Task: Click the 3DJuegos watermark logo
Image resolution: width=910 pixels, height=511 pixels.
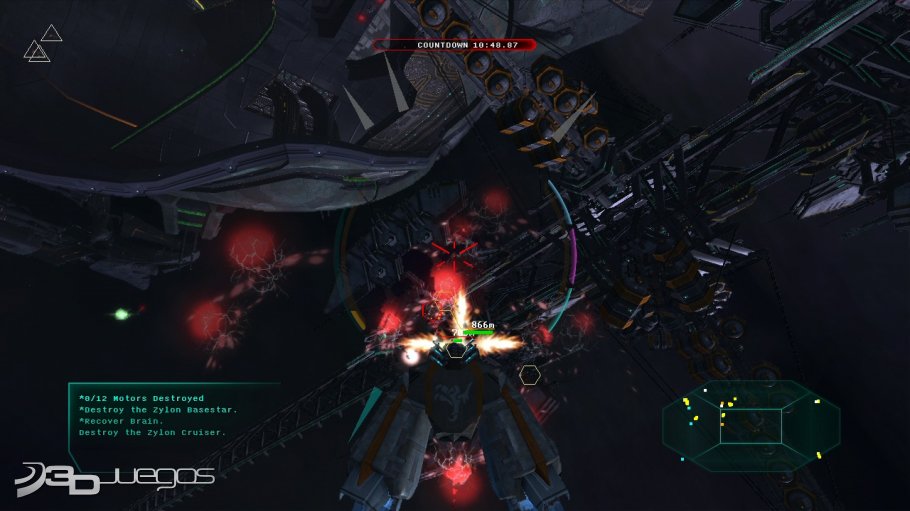Action: 115,478
